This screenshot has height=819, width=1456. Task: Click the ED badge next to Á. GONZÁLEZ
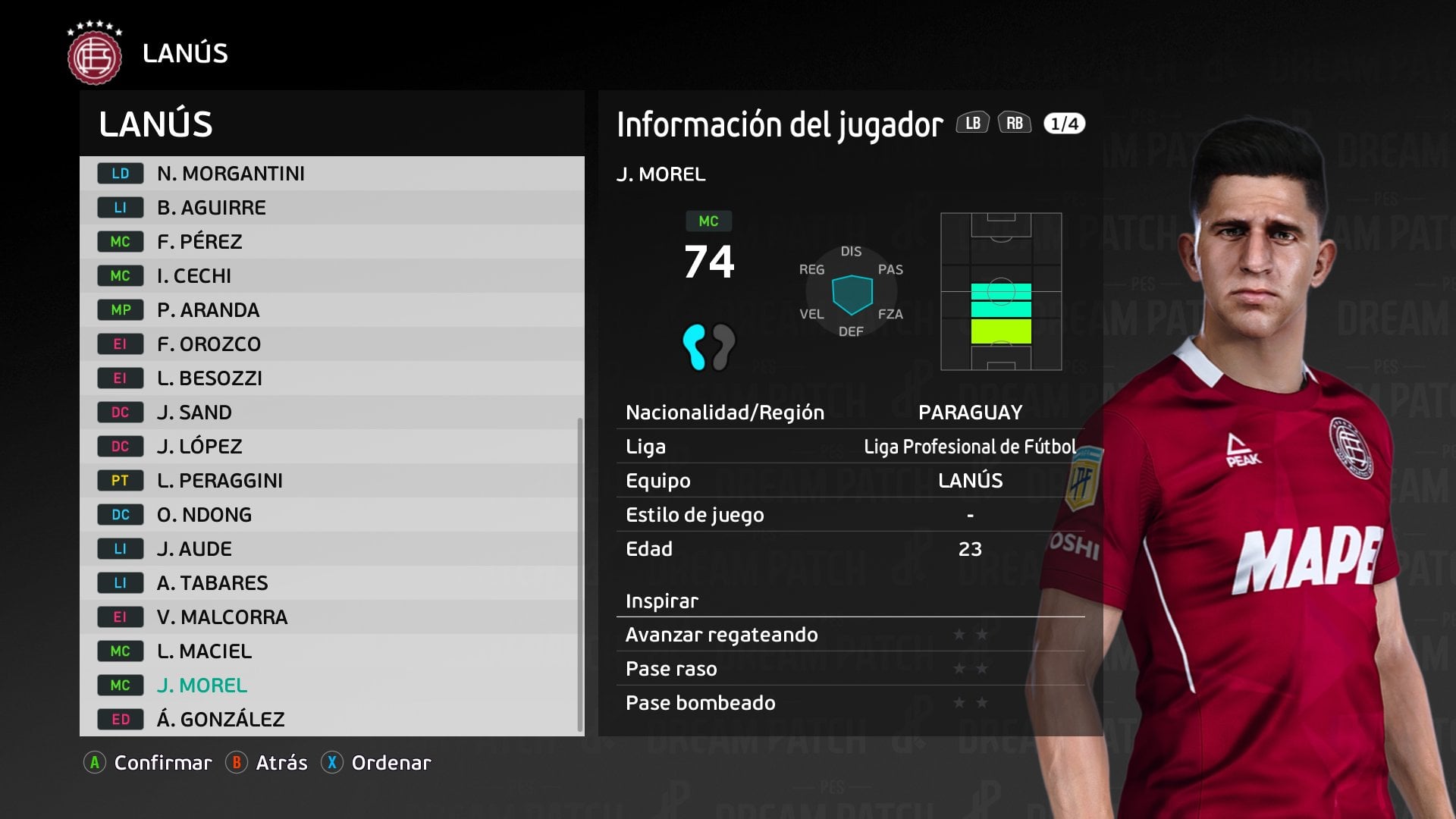tap(119, 719)
